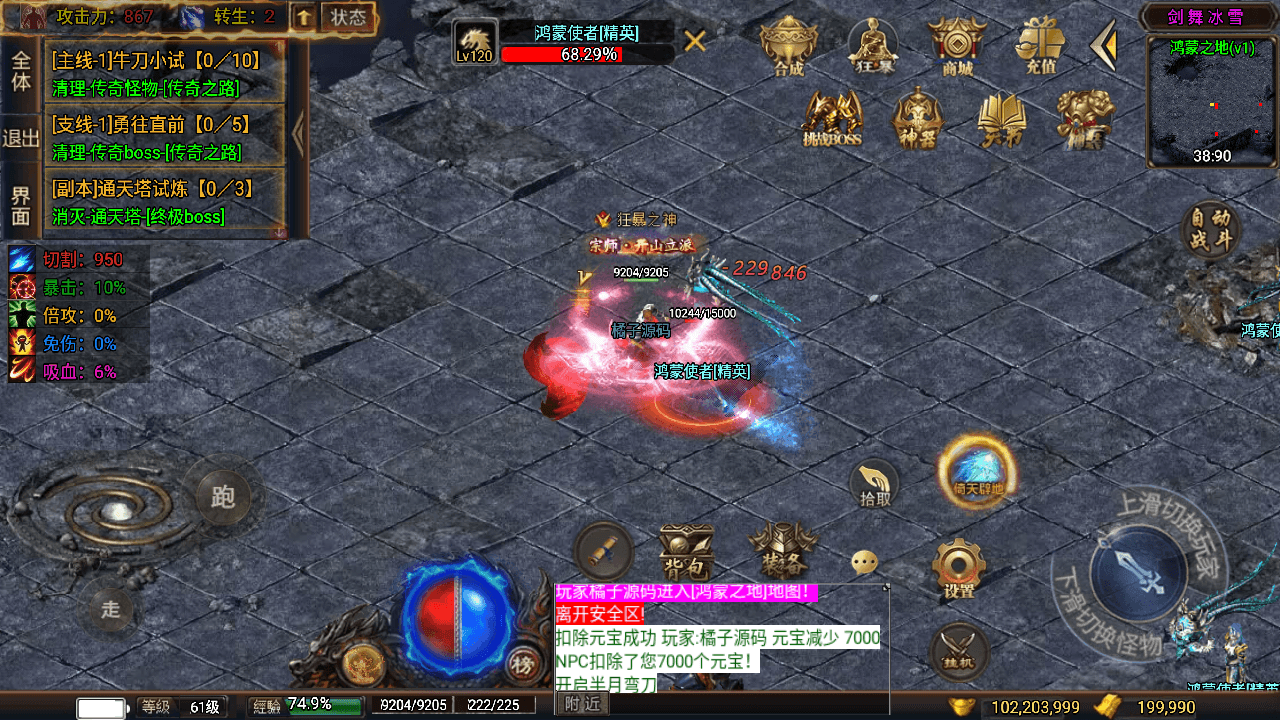Open the 挑战BOSS challenge icon
Viewport: 1280px width, 720px height.
coord(833,118)
